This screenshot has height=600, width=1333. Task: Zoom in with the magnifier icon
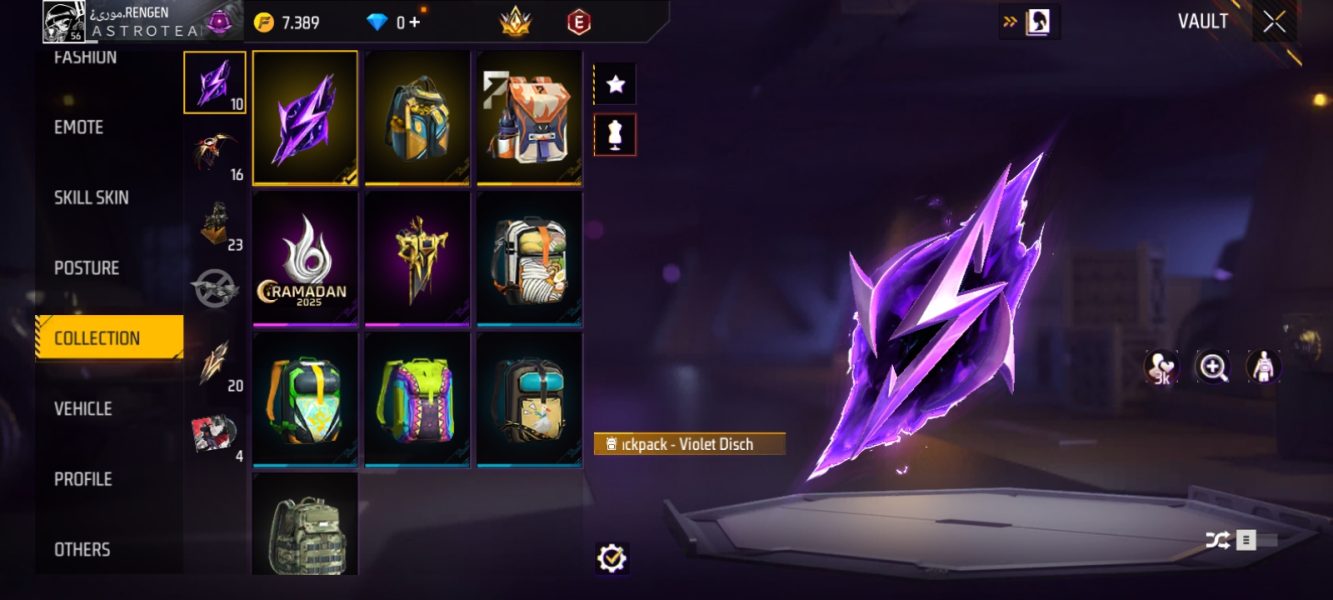tap(1213, 368)
